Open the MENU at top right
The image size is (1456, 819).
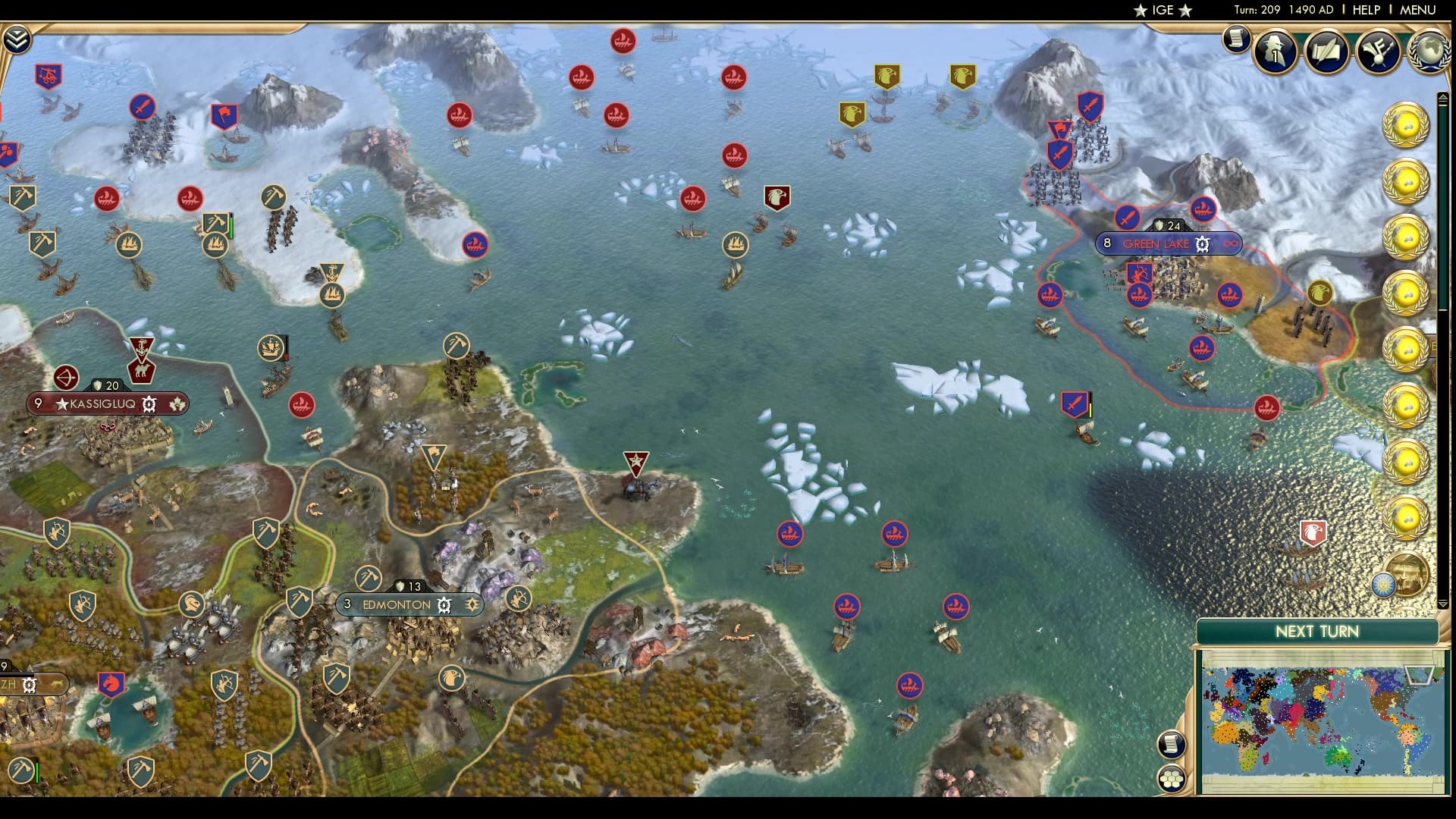(1422, 11)
